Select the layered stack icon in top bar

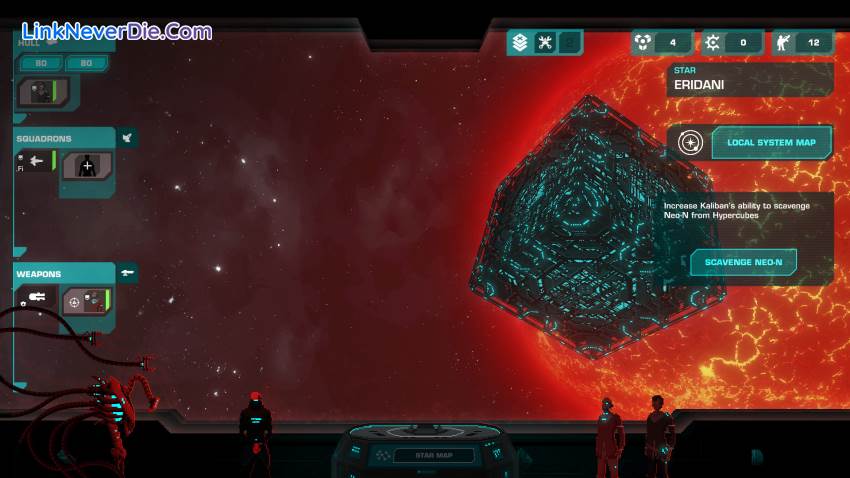[x=519, y=42]
